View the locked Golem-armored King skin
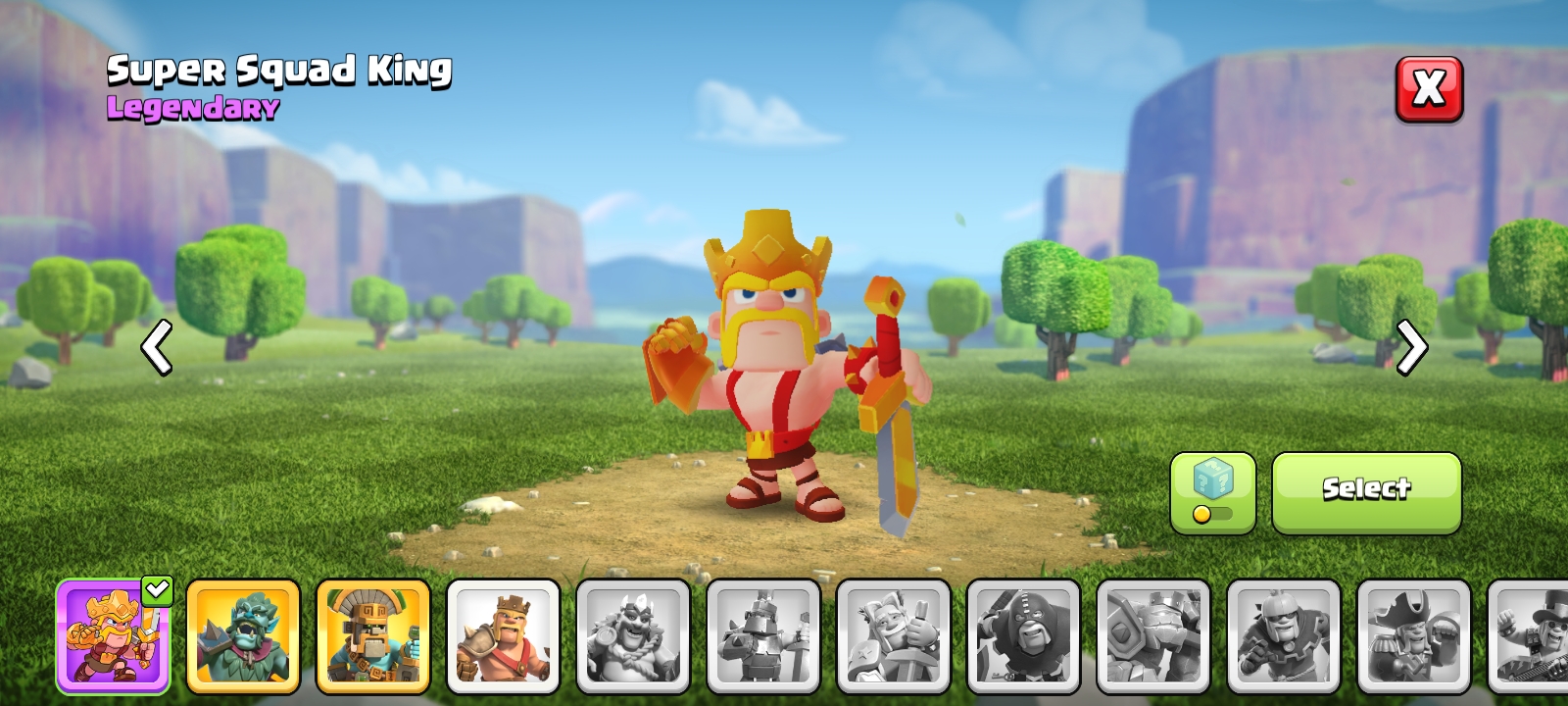The height and width of the screenshot is (706, 1568). coord(1155,635)
